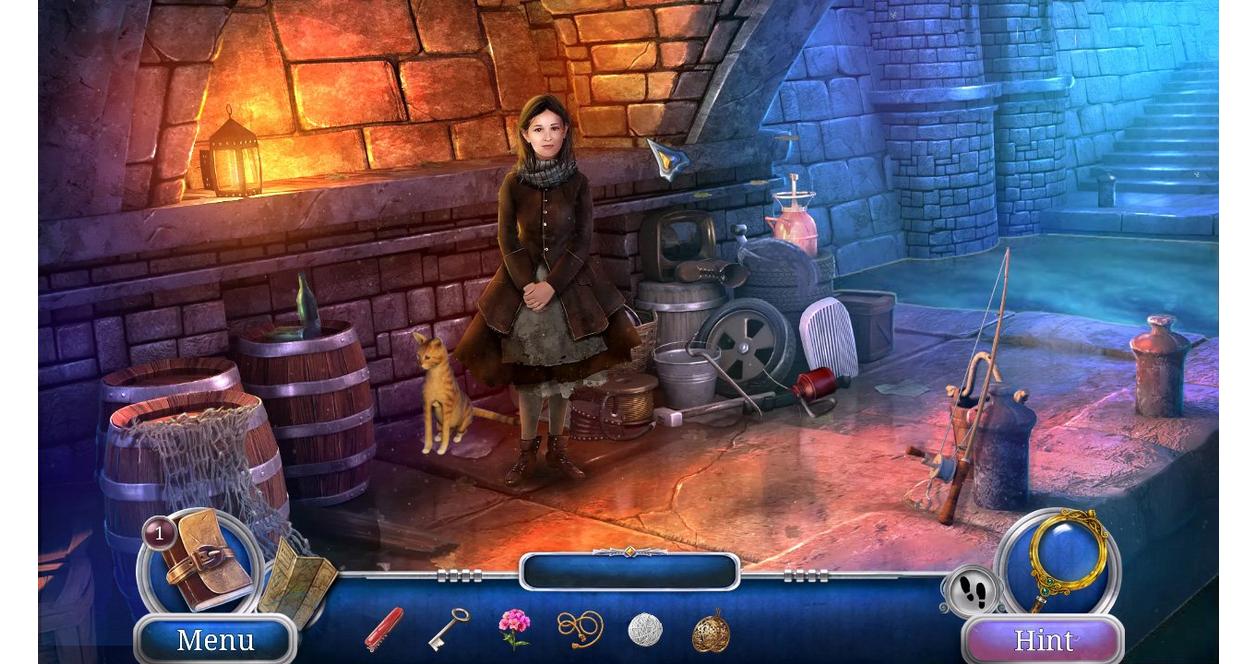Image resolution: width=1256 pixels, height=664 pixels.
Task: Use the Hint button
Action: click(1043, 640)
